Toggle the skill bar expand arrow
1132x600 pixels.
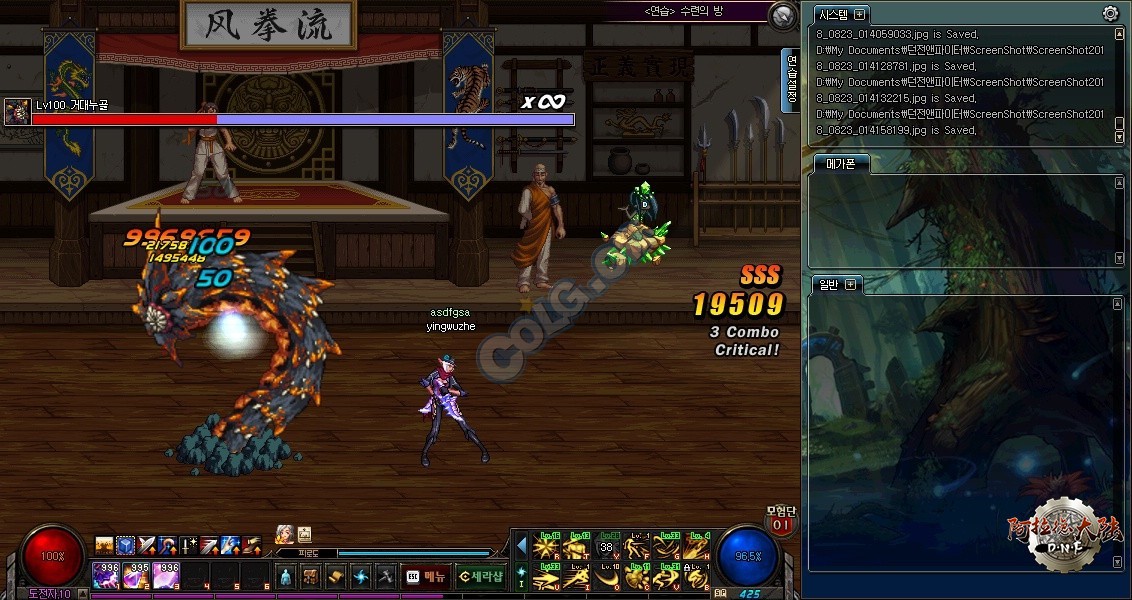pos(521,545)
